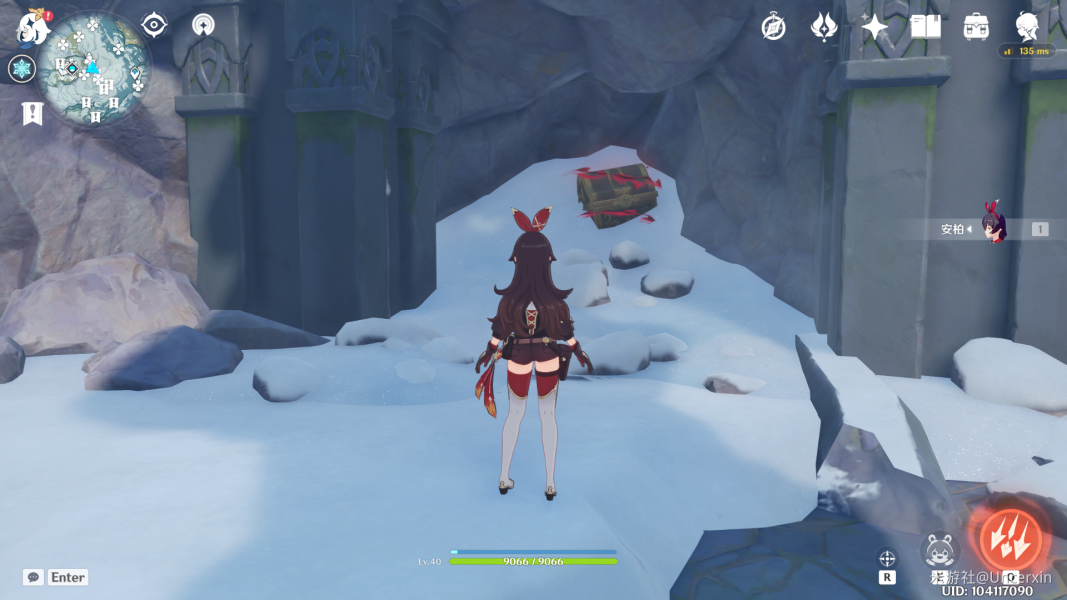The height and width of the screenshot is (600, 1067).
Task: Open the four-pointed star Wish icon
Action: pyautogui.click(x=875, y=27)
